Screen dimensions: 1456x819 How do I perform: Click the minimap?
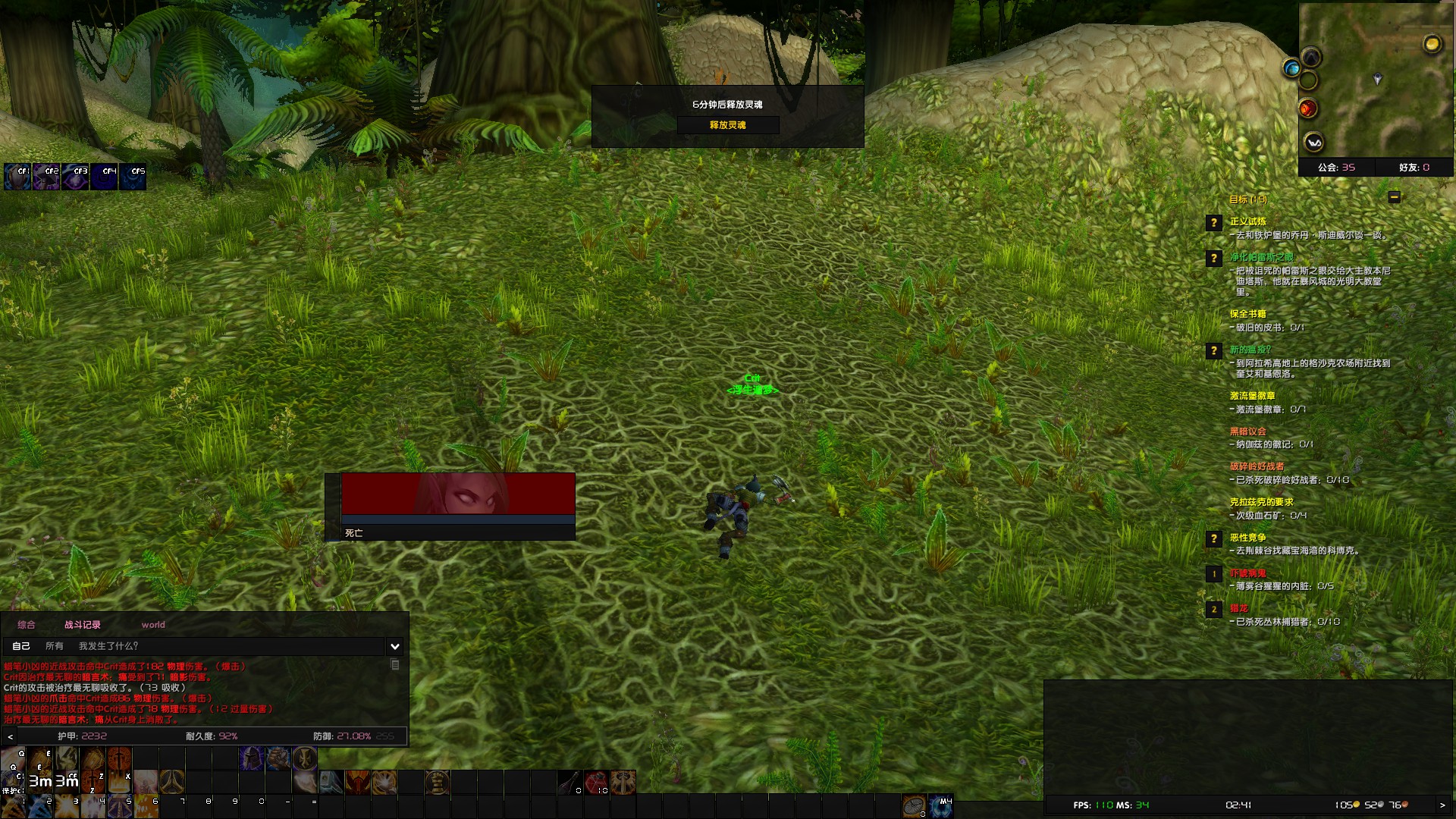tap(1376, 83)
